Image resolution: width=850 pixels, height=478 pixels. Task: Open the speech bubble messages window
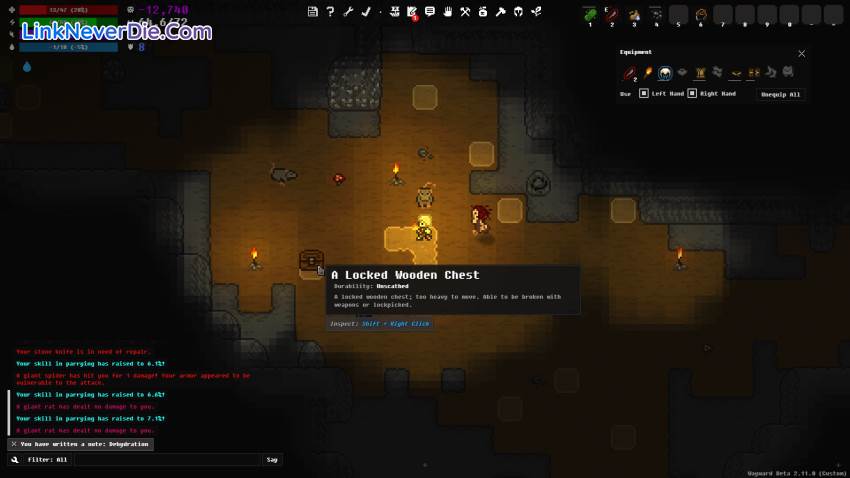pyautogui.click(x=430, y=12)
